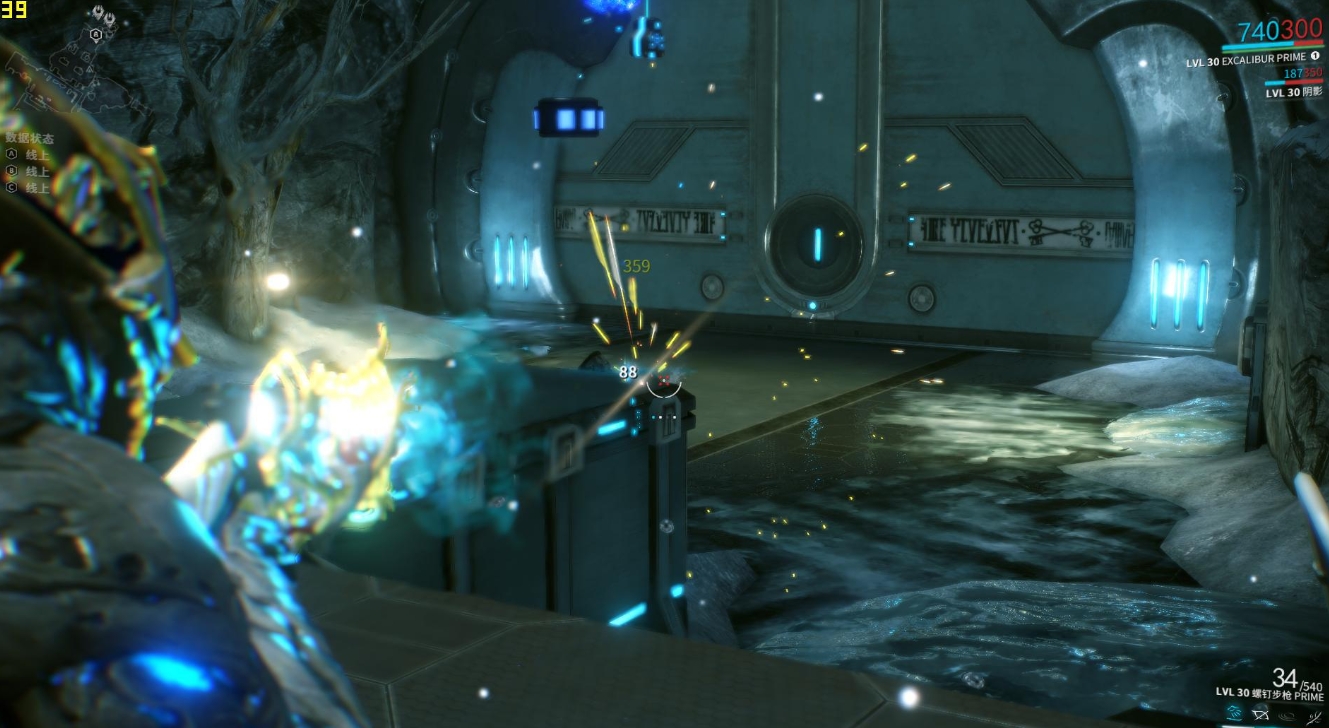Select the B objective marker on minimap
Viewport: 1329px width, 728px height.
tap(96, 33)
